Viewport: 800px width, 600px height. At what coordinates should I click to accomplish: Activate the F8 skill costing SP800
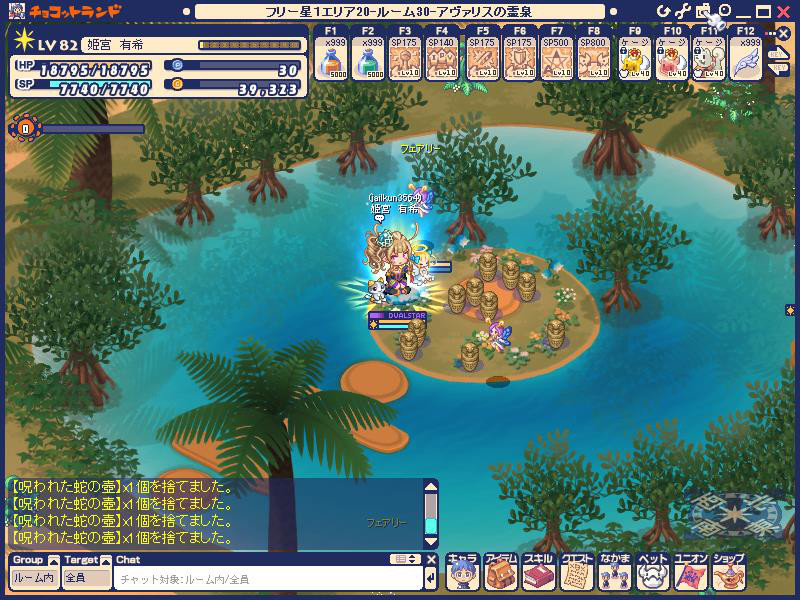coord(594,61)
